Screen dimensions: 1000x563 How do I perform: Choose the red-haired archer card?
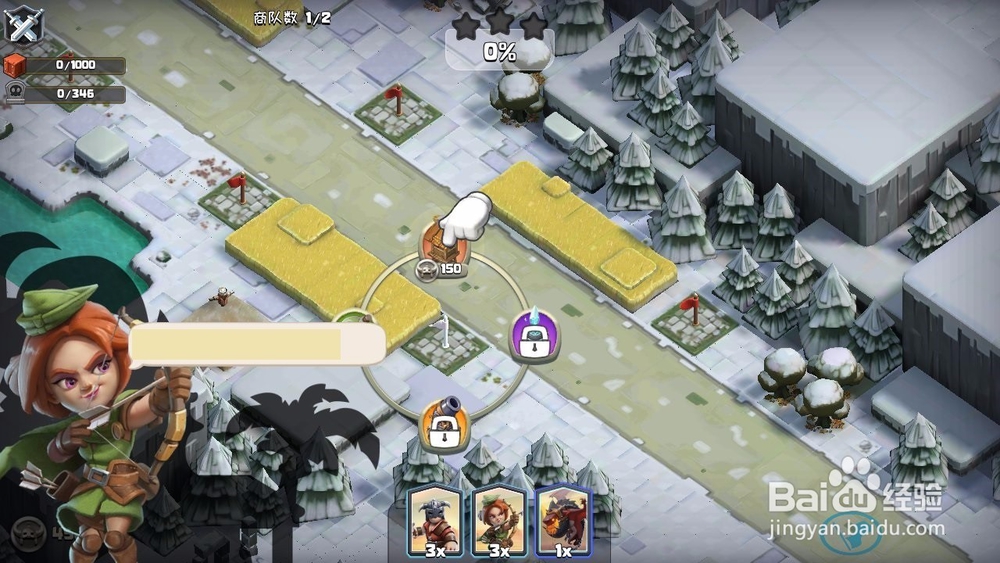pos(499,520)
